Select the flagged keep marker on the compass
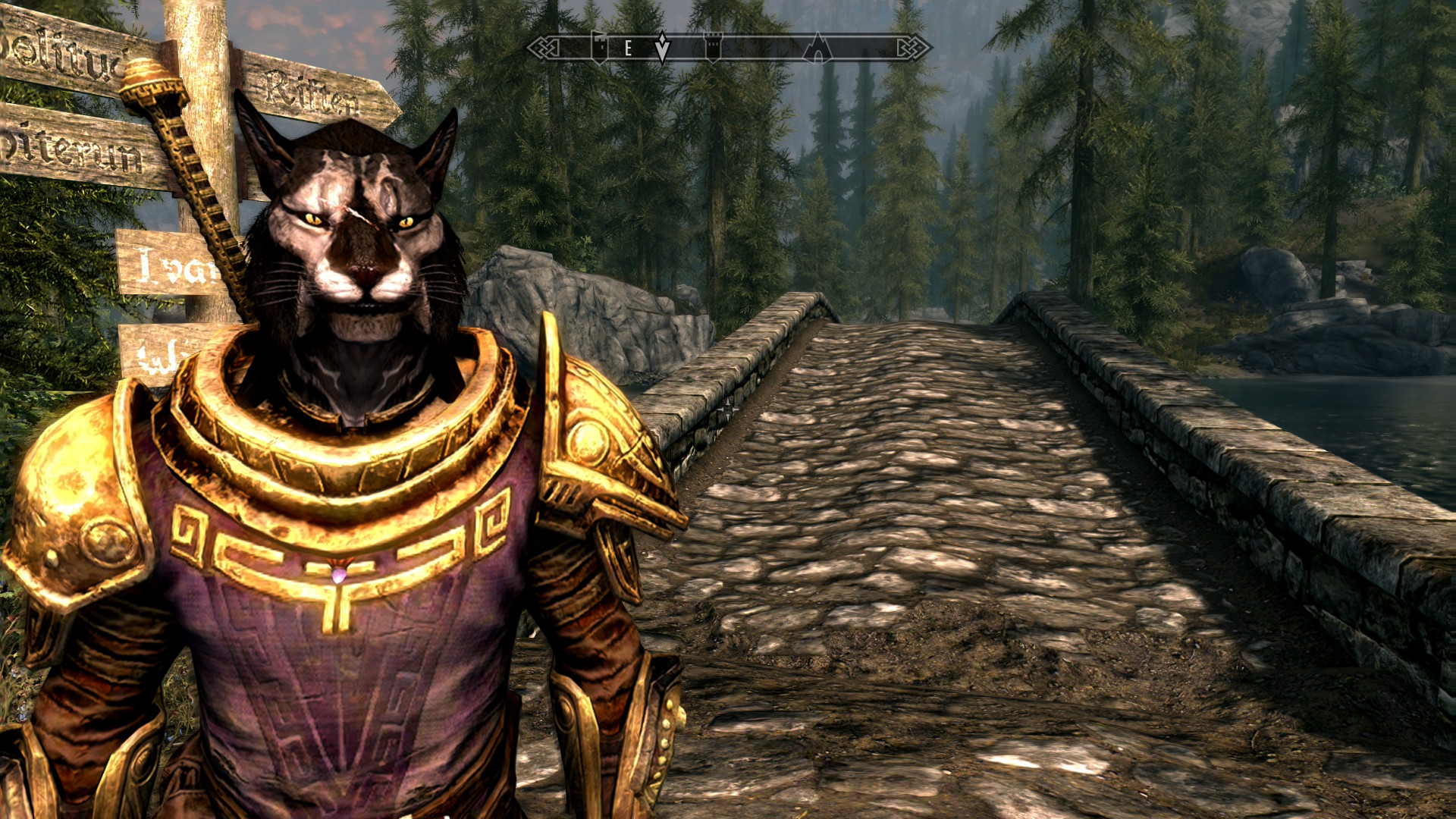The image size is (1456, 819). pyautogui.click(x=600, y=47)
